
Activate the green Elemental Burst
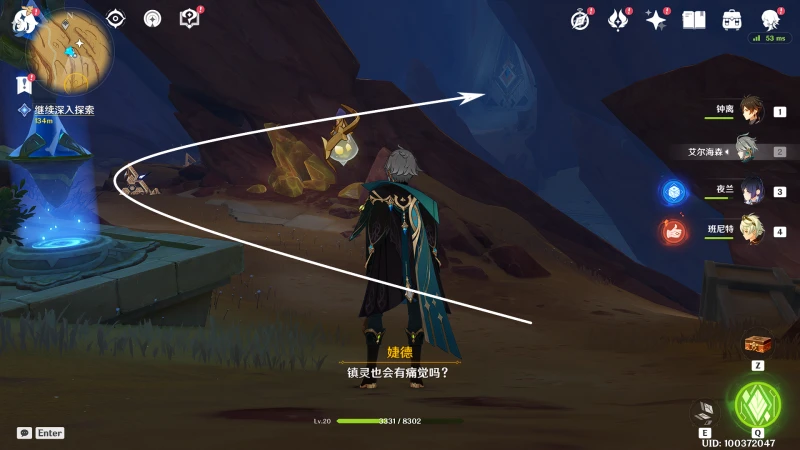point(757,404)
